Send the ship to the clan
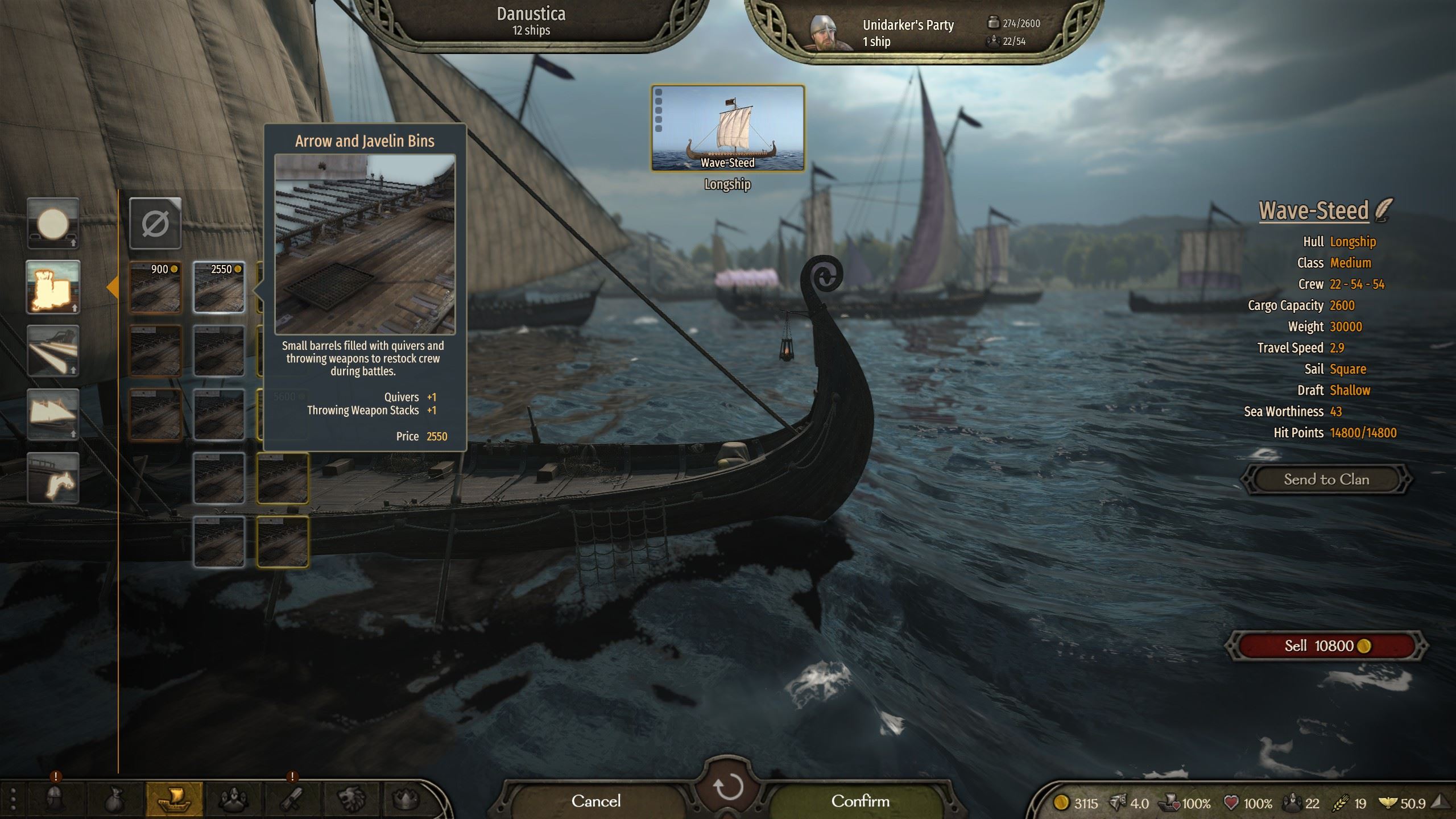The height and width of the screenshot is (819, 1456). point(1326,479)
